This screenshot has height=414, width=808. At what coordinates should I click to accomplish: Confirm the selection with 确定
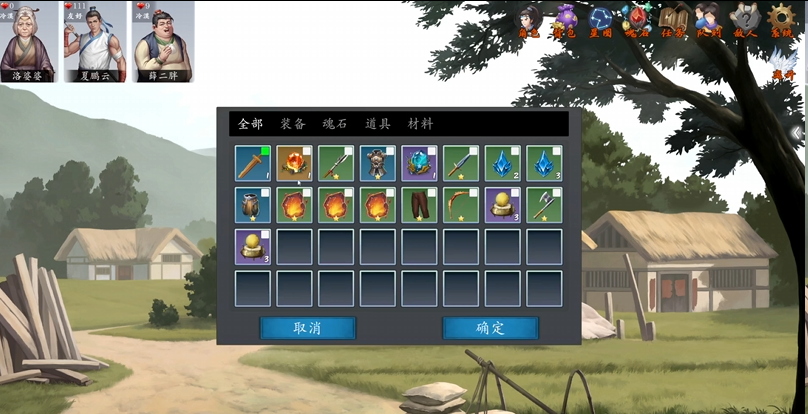click(x=490, y=328)
